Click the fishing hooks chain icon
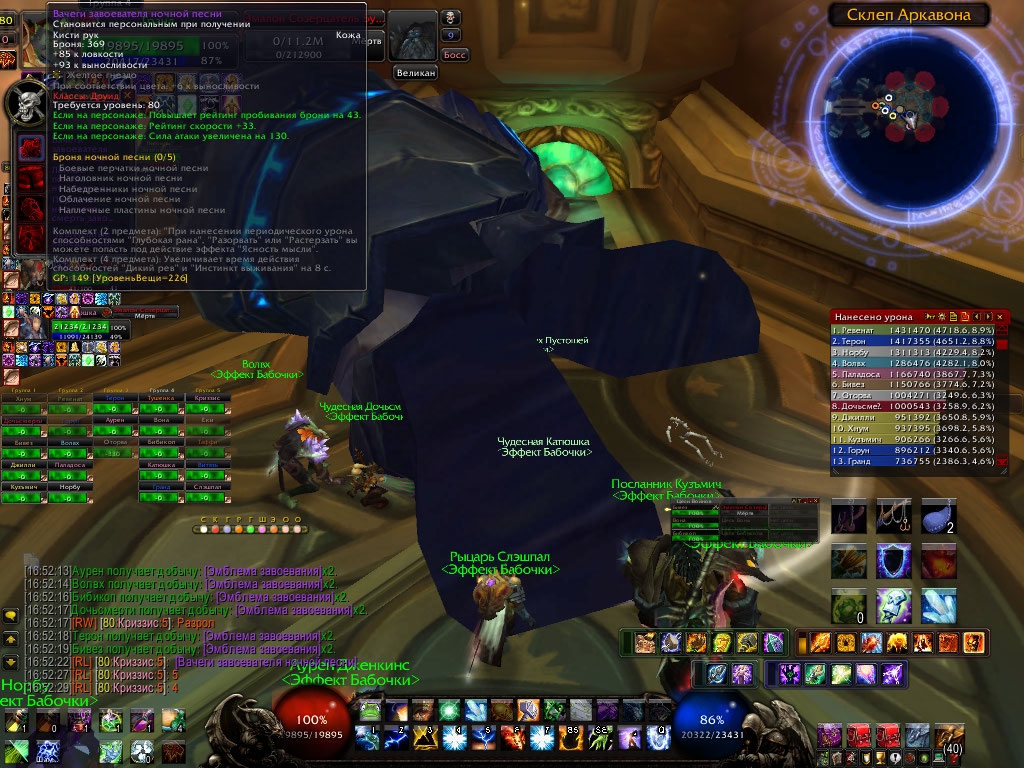The height and width of the screenshot is (768, 1024). pos(893,516)
